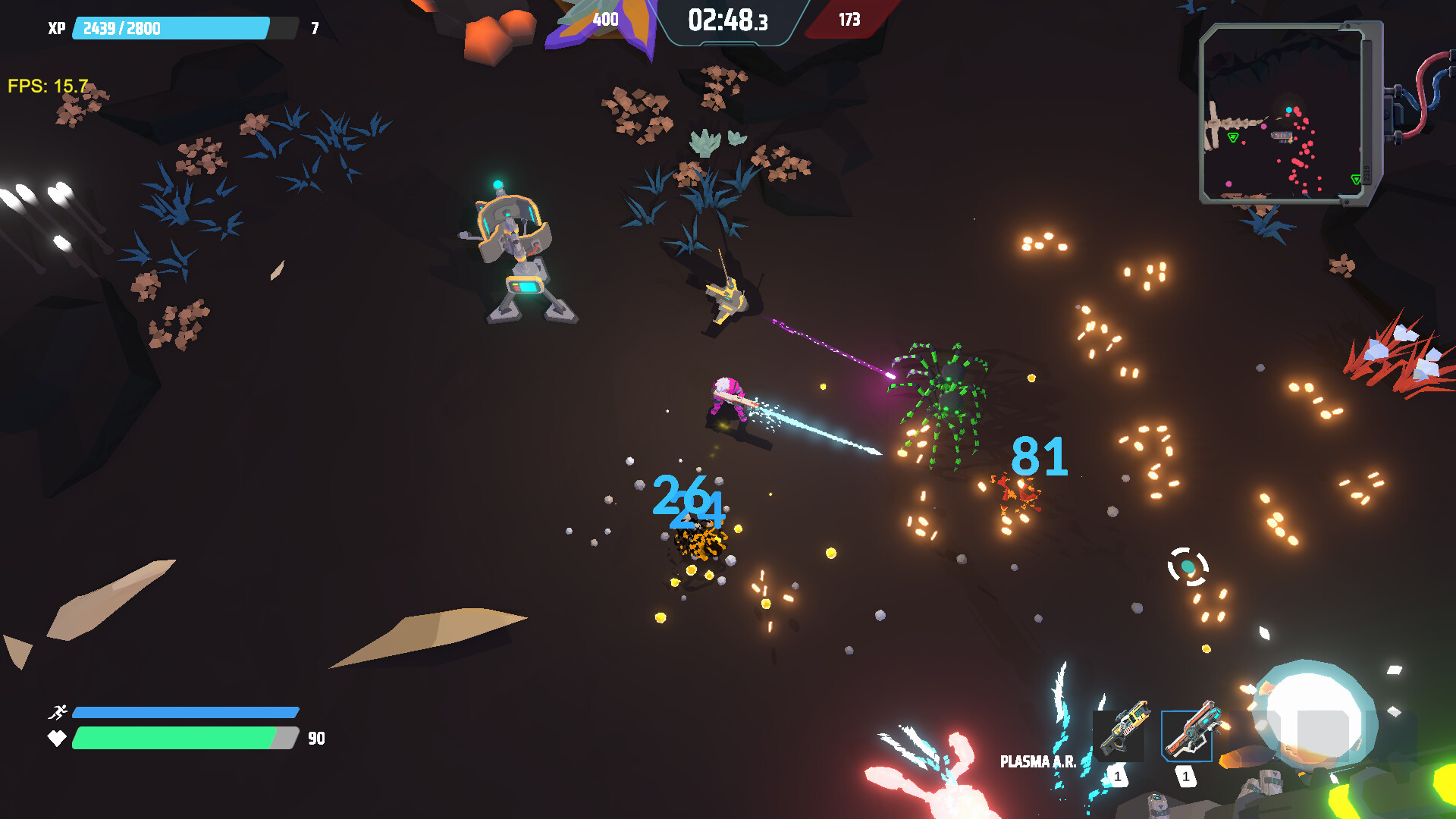Click the highlighted blue weapon selection frame
This screenshot has height=819, width=1456.
coord(1187,736)
